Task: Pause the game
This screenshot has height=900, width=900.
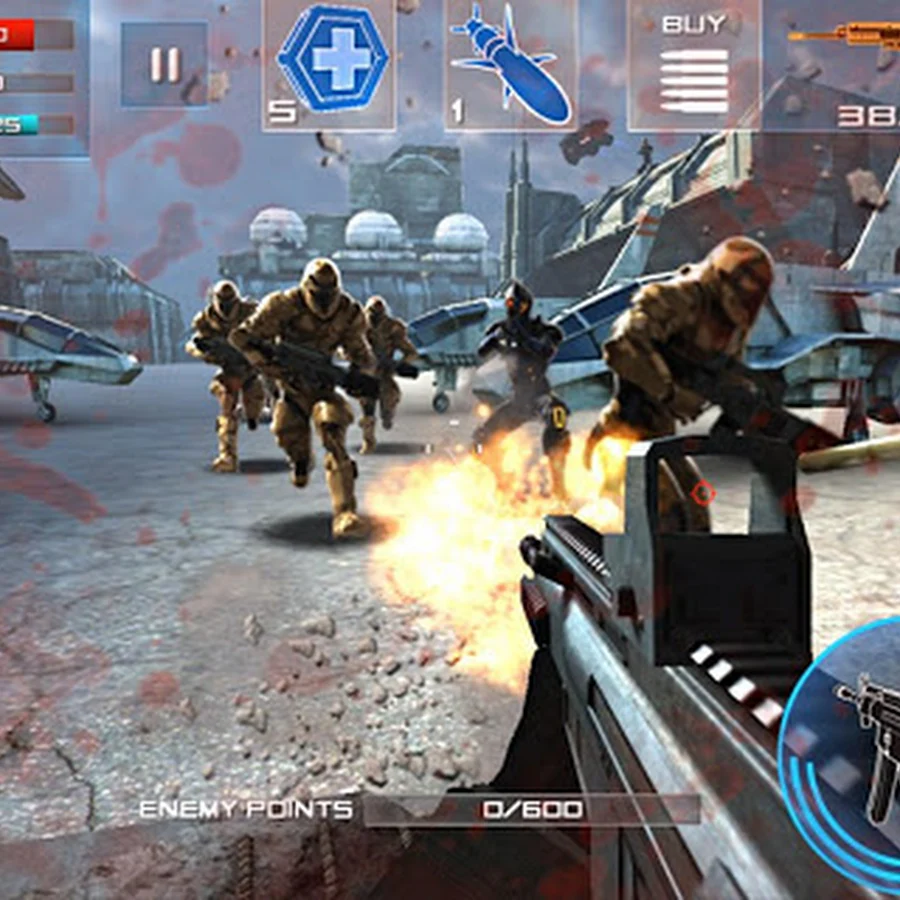Action: (x=164, y=65)
